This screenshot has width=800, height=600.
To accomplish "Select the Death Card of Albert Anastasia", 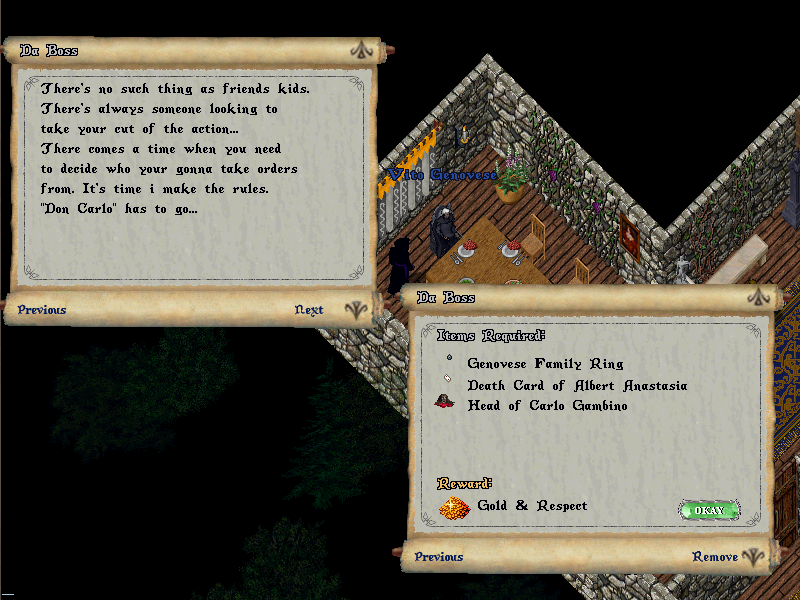I will coord(577,385).
